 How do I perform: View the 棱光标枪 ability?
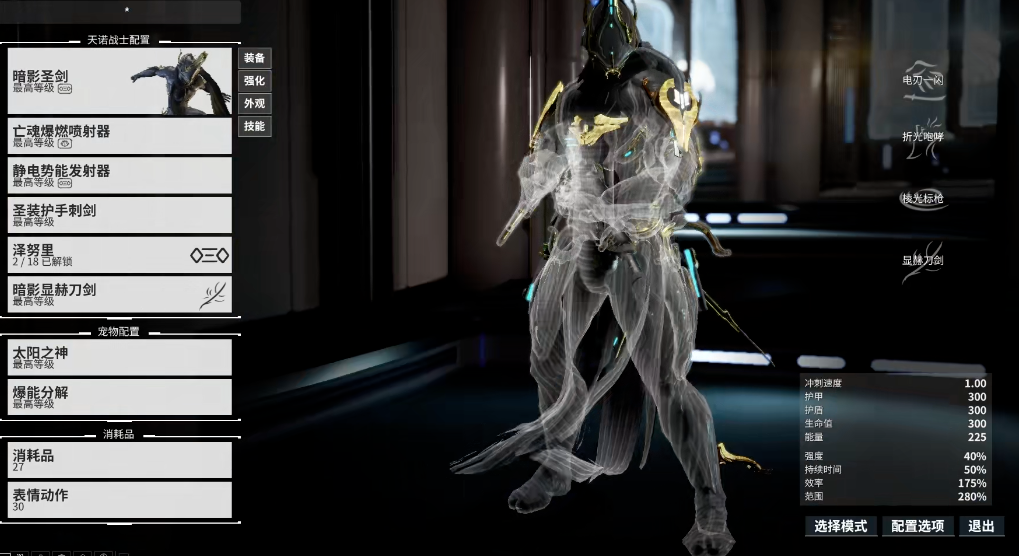pyautogui.click(x=922, y=198)
